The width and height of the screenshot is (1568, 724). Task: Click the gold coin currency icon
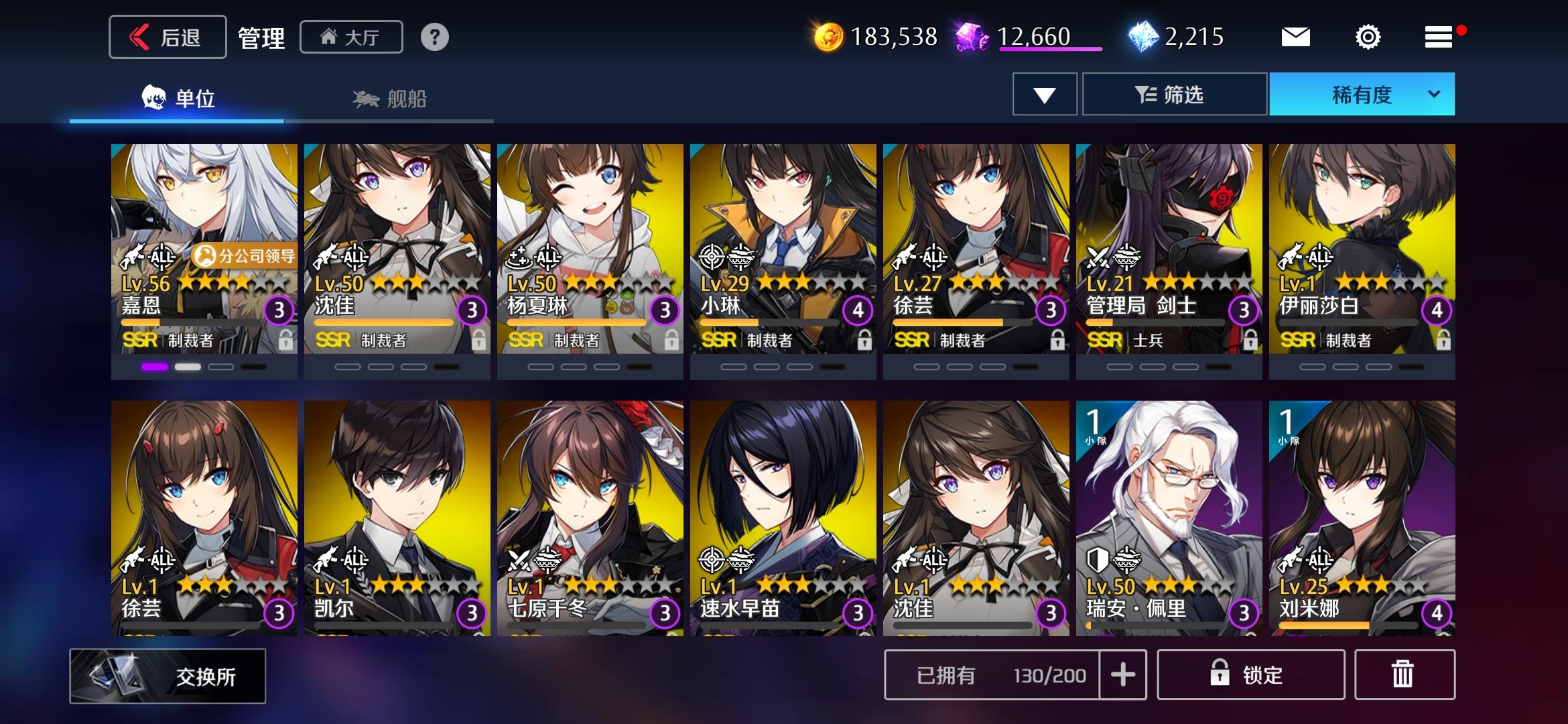(830, 37)
